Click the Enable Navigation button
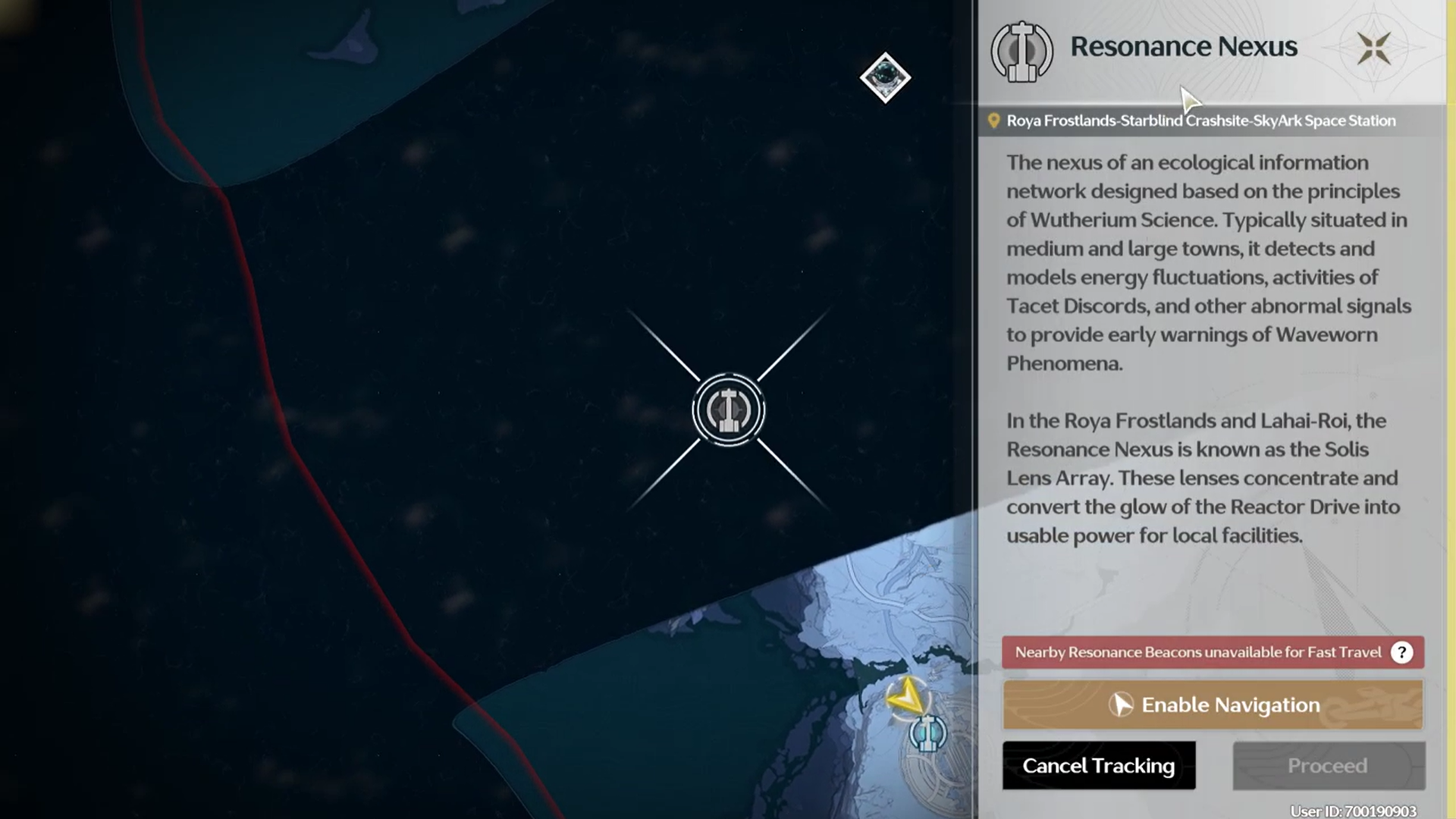The height and width of the screenshot is (819, 1456). point(1213,704)
